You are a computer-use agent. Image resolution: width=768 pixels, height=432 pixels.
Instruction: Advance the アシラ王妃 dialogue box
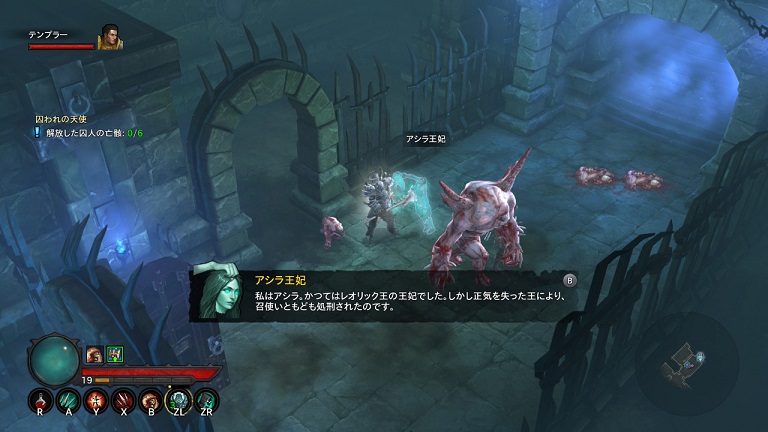pyautogui.click(x=570, y=280)
